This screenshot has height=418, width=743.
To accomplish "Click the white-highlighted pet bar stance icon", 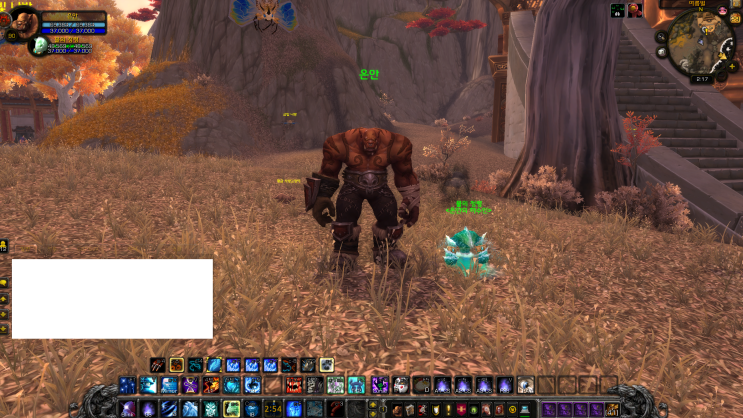I will (x=326, y=365).
